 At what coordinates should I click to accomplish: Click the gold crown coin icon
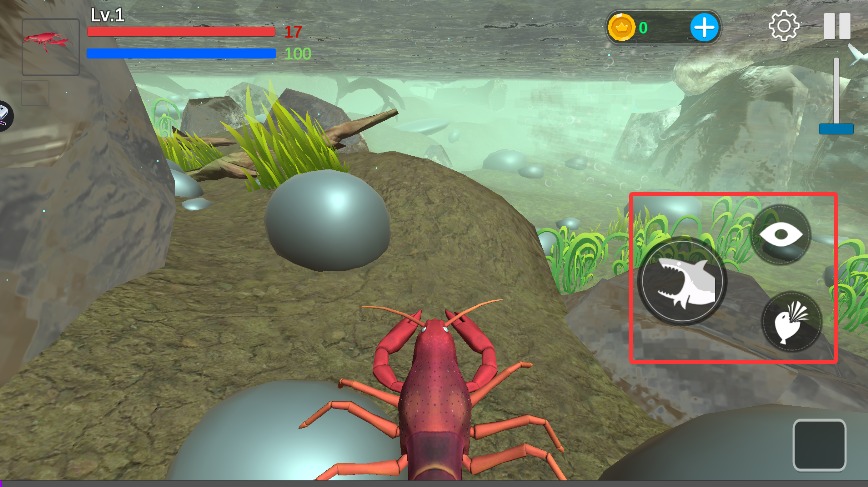point(621,27)
